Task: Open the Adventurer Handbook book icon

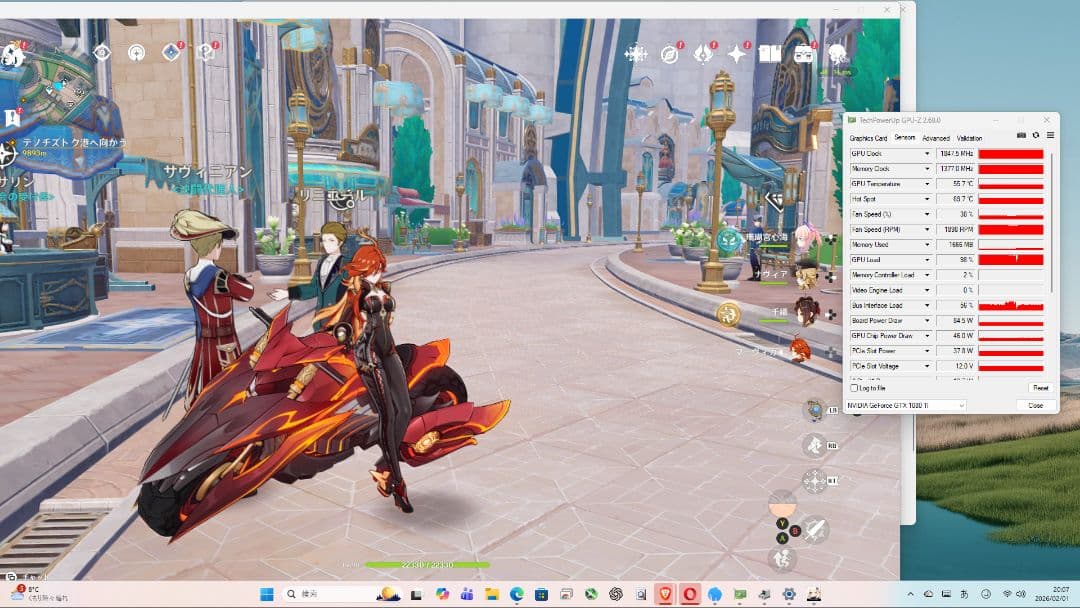Action: 769,53
